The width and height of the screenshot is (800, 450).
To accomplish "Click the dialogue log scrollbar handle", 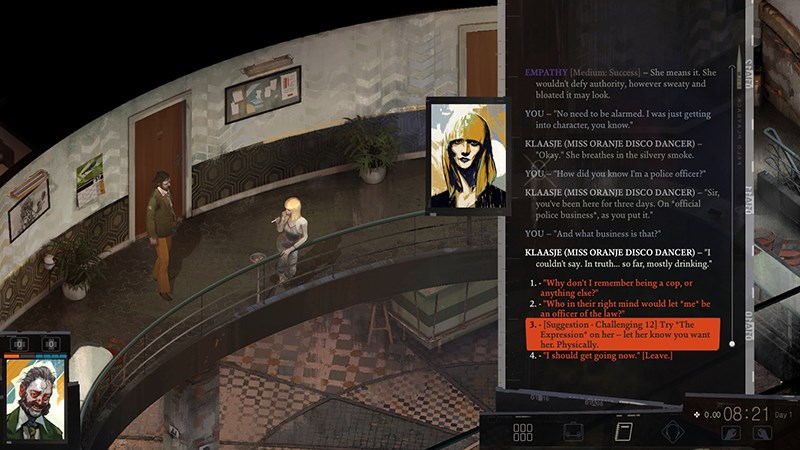I will click(x=732, y=344).
